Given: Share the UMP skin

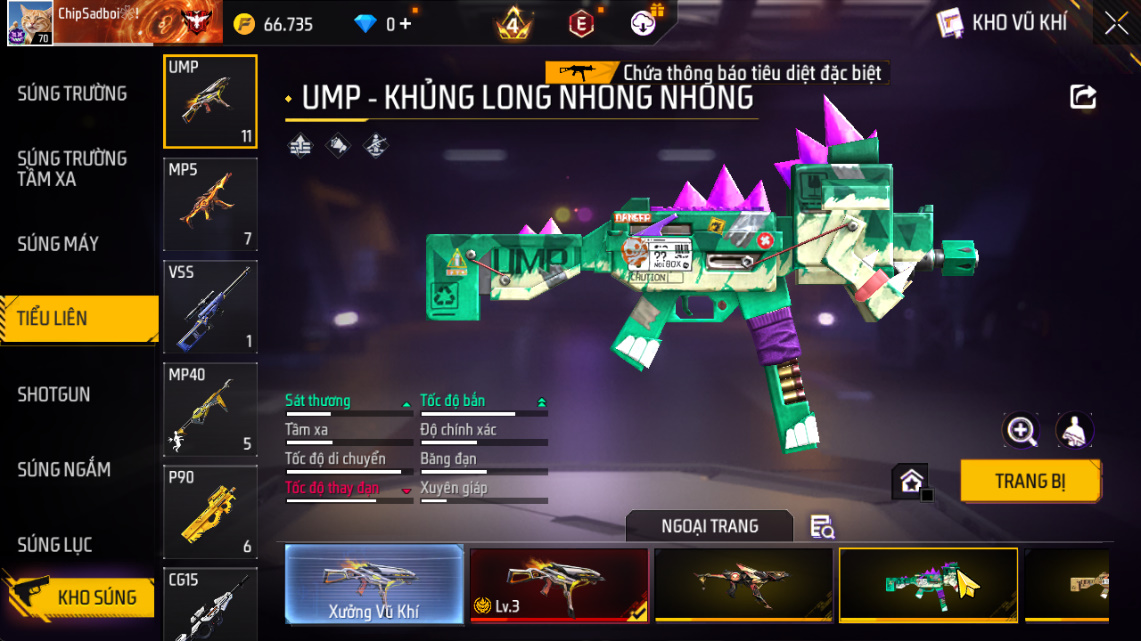Looking at the screenshot, I should coord(1083,97).
